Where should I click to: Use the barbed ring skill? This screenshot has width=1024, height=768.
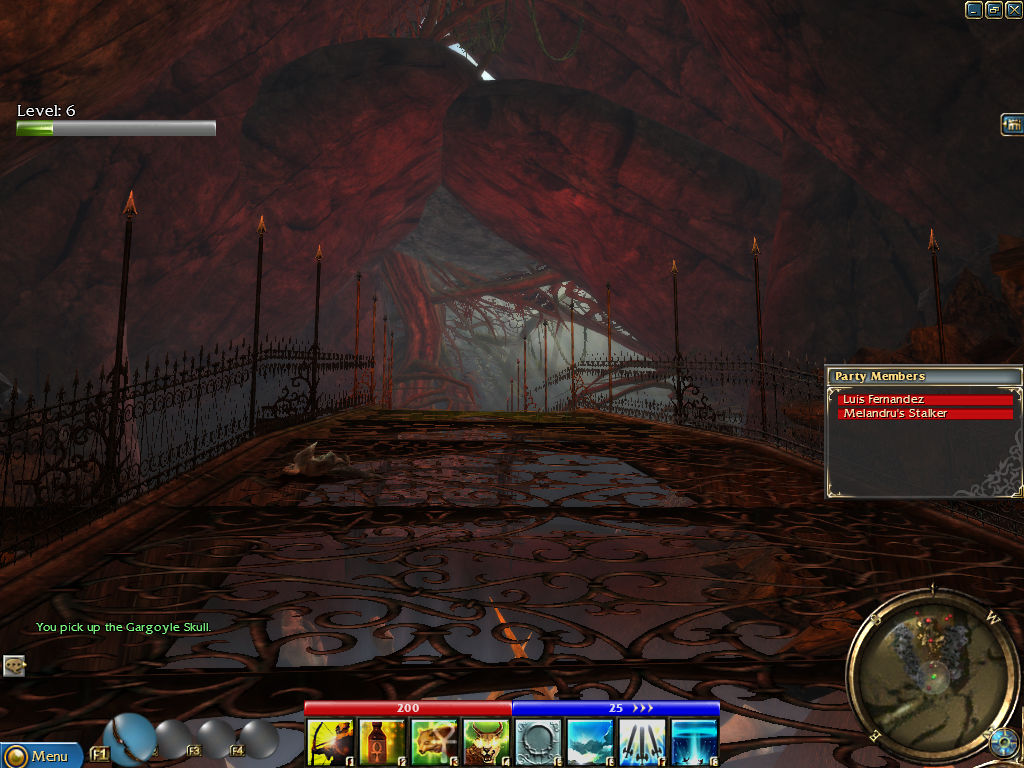tap(538, 742)
